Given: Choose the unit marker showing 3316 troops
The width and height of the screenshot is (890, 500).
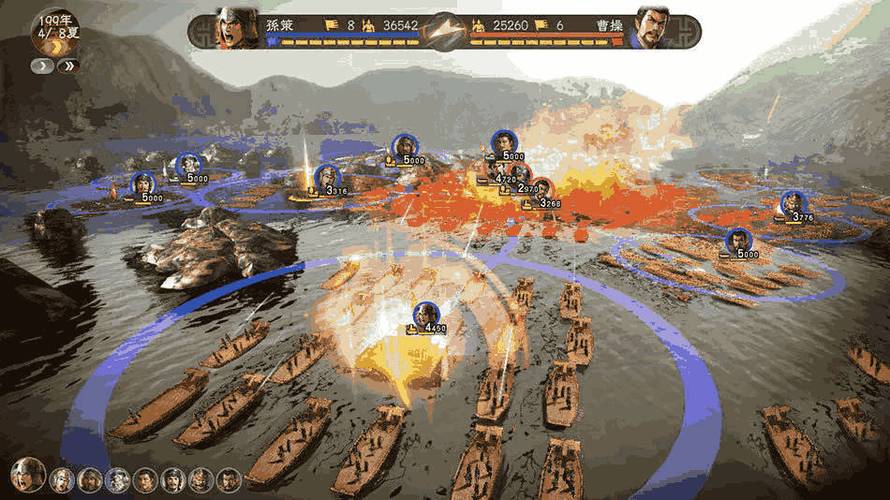Looking at the screenshot, I should pos(325,178).
